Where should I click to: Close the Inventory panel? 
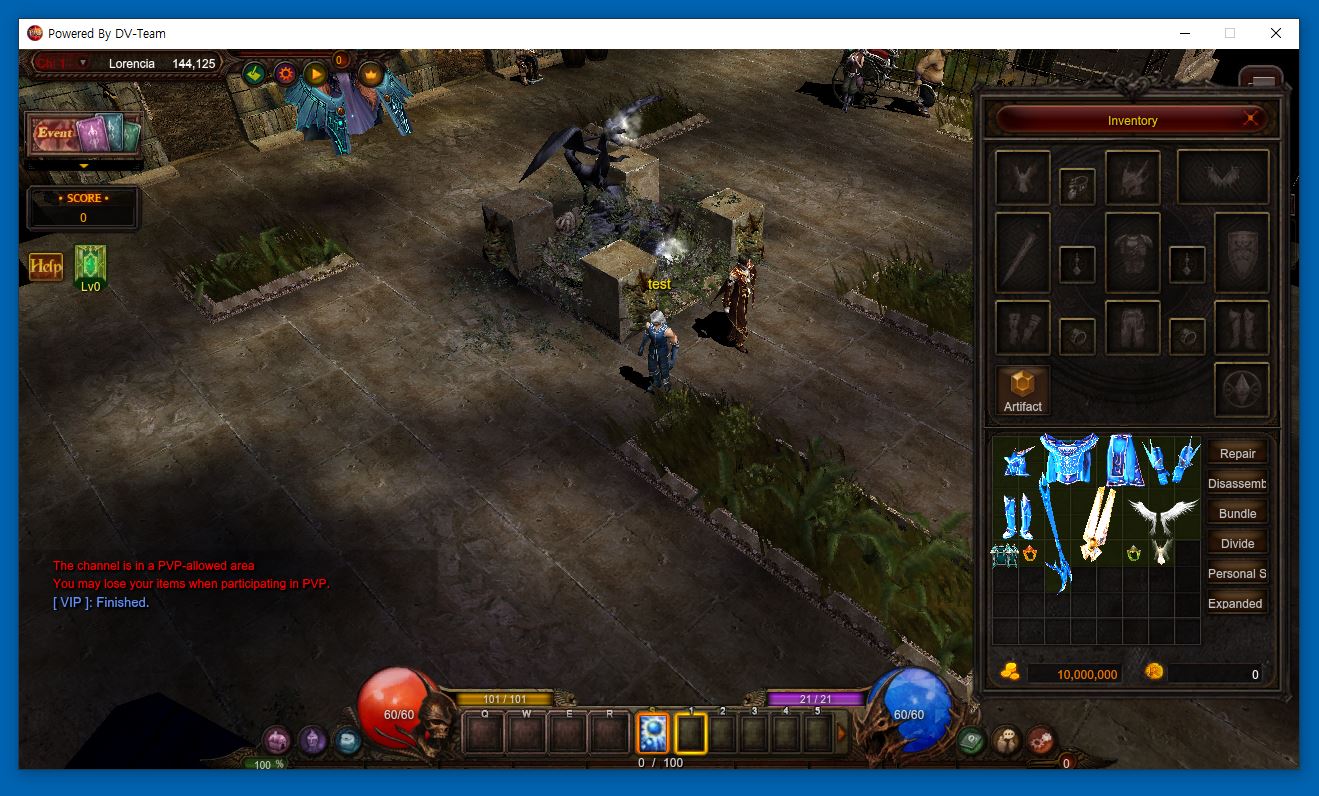pyautogui.click(x=1251, y=120)
